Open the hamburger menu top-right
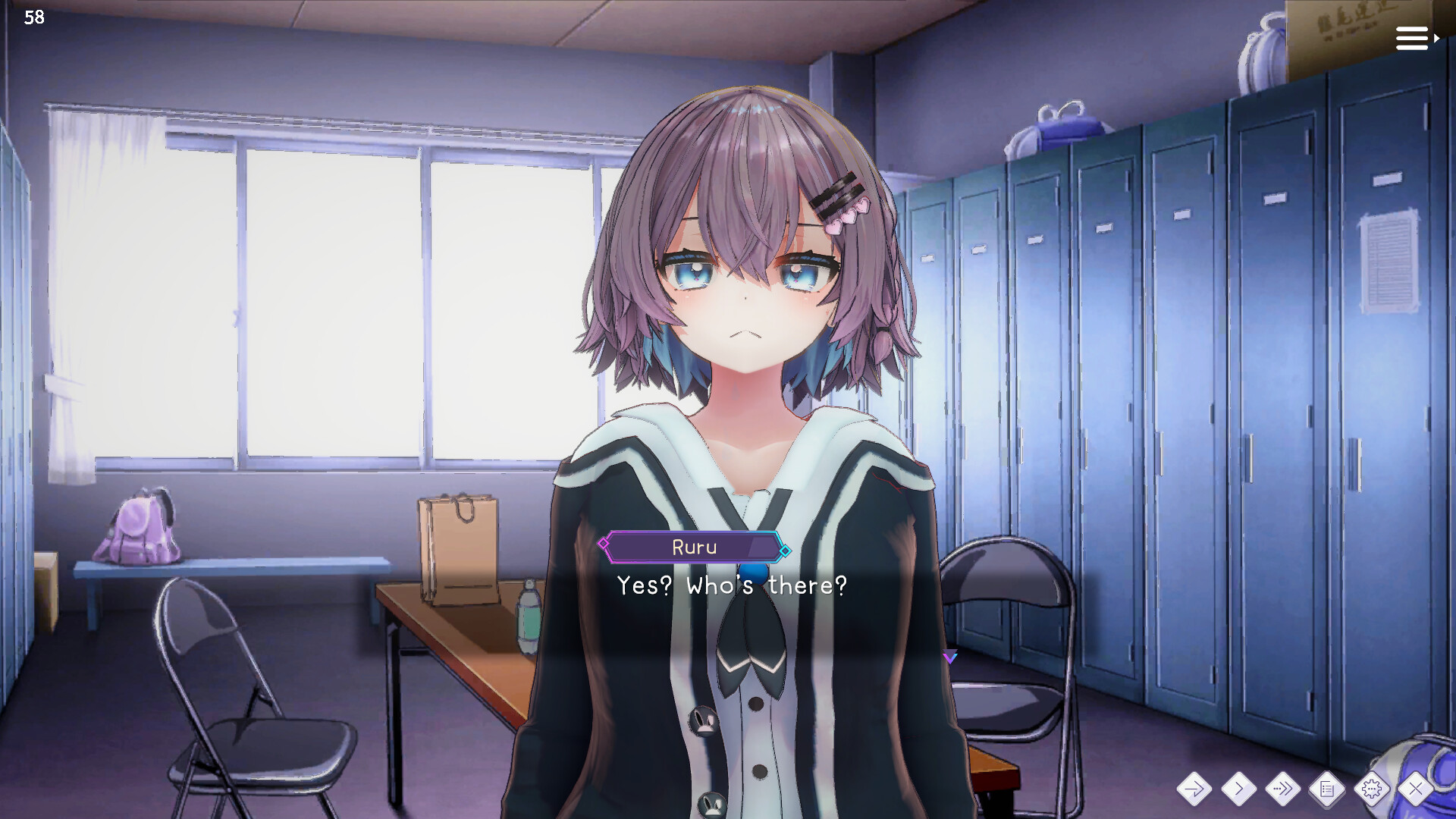 pyautogui.click(x=1410, y=37)
